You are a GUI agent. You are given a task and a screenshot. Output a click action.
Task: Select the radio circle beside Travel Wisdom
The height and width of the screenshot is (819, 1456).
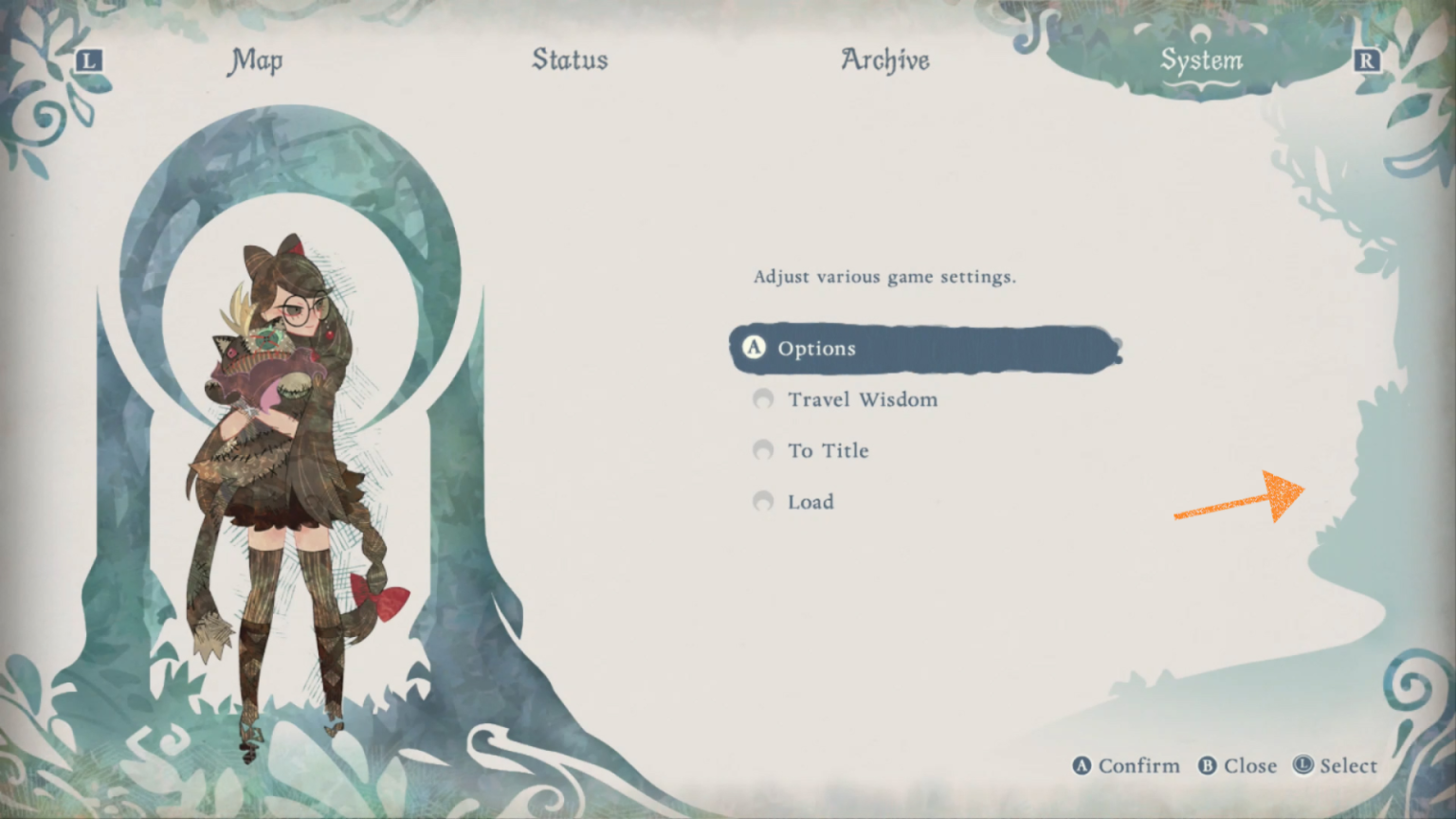[x=763, y=399]
